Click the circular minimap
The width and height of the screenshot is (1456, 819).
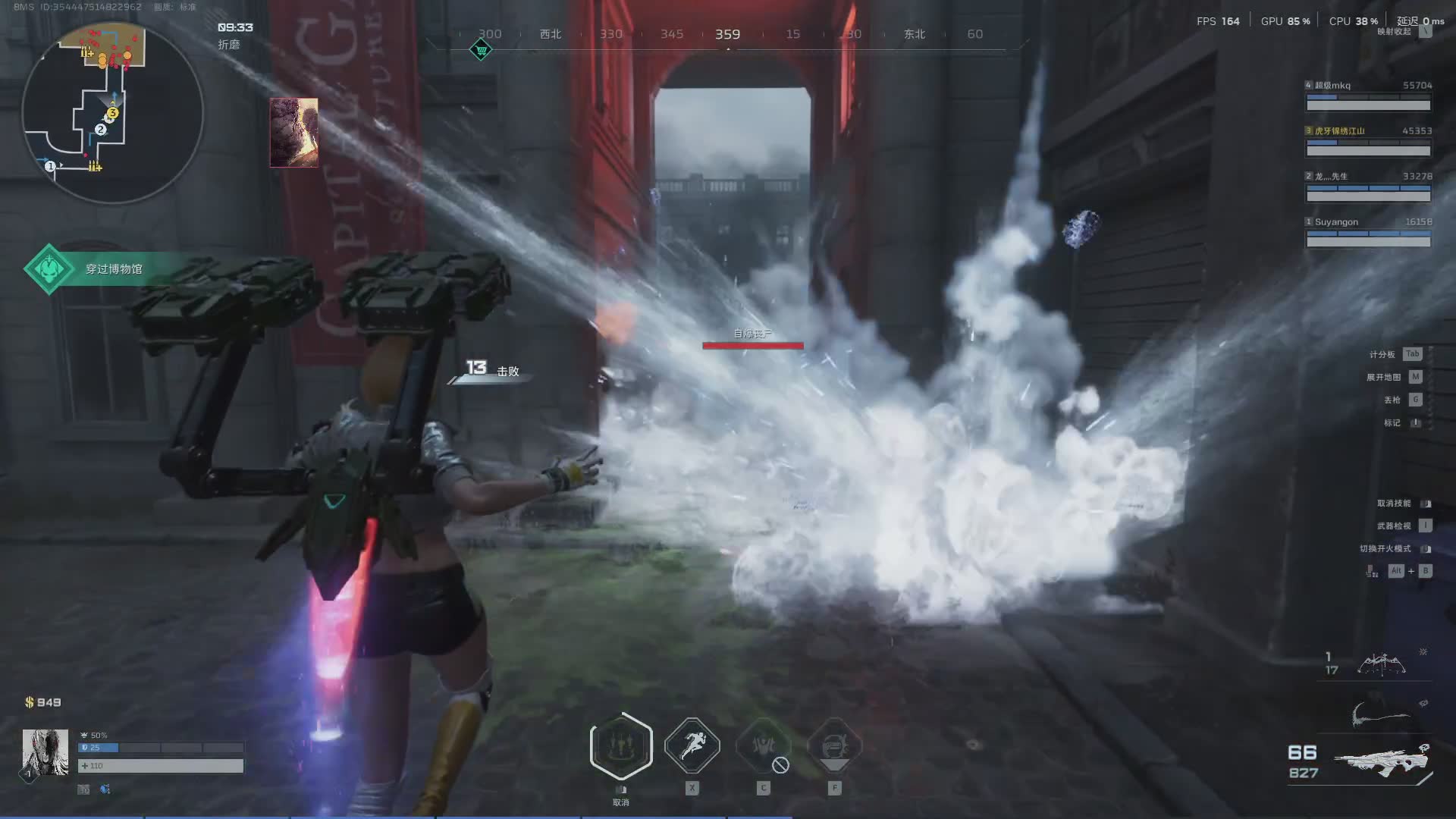click(x=112, y=114)
